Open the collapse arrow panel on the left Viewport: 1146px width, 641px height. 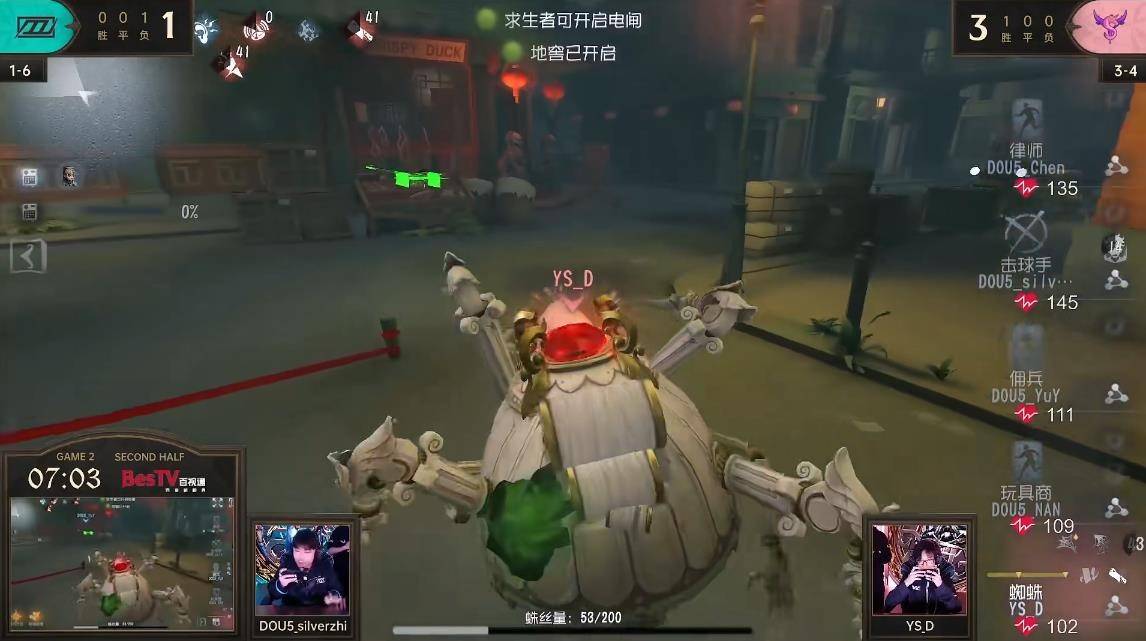28,257
